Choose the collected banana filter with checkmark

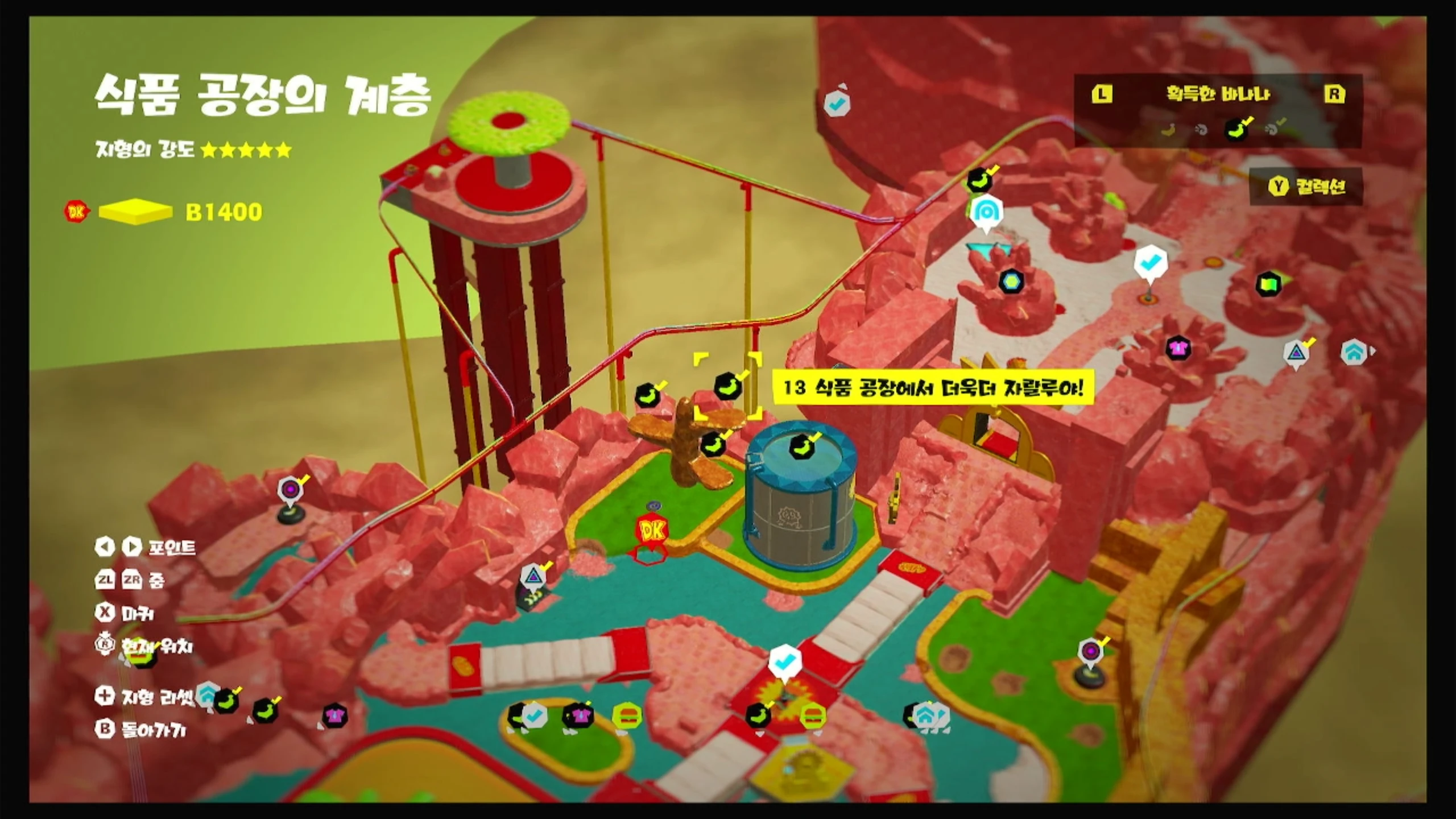(1236, 130)
